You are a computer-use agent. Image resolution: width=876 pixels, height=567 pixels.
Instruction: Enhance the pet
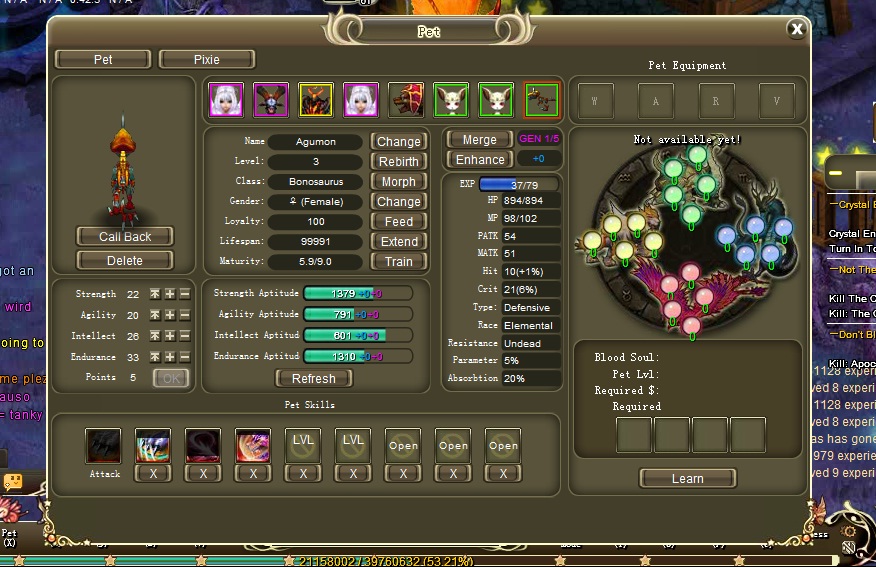pos(479,160)
